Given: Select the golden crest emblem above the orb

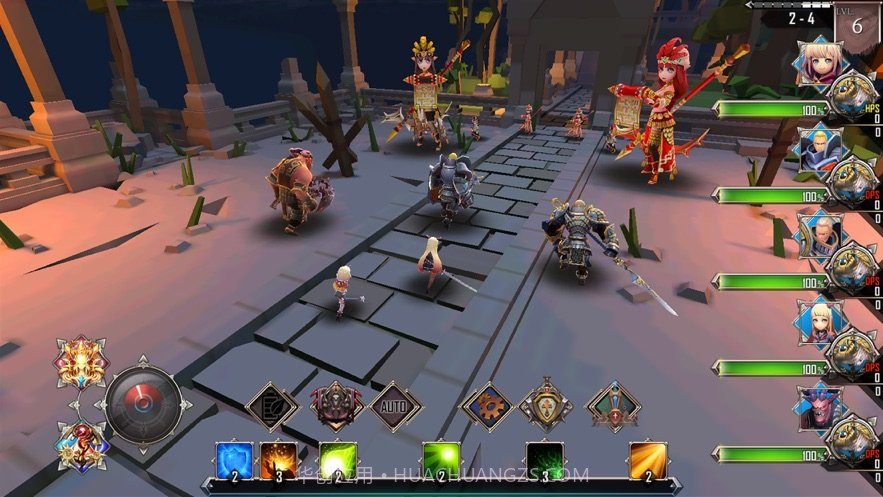Looking at the screenshot, I should pyautogui.click(x=81, y=361).
